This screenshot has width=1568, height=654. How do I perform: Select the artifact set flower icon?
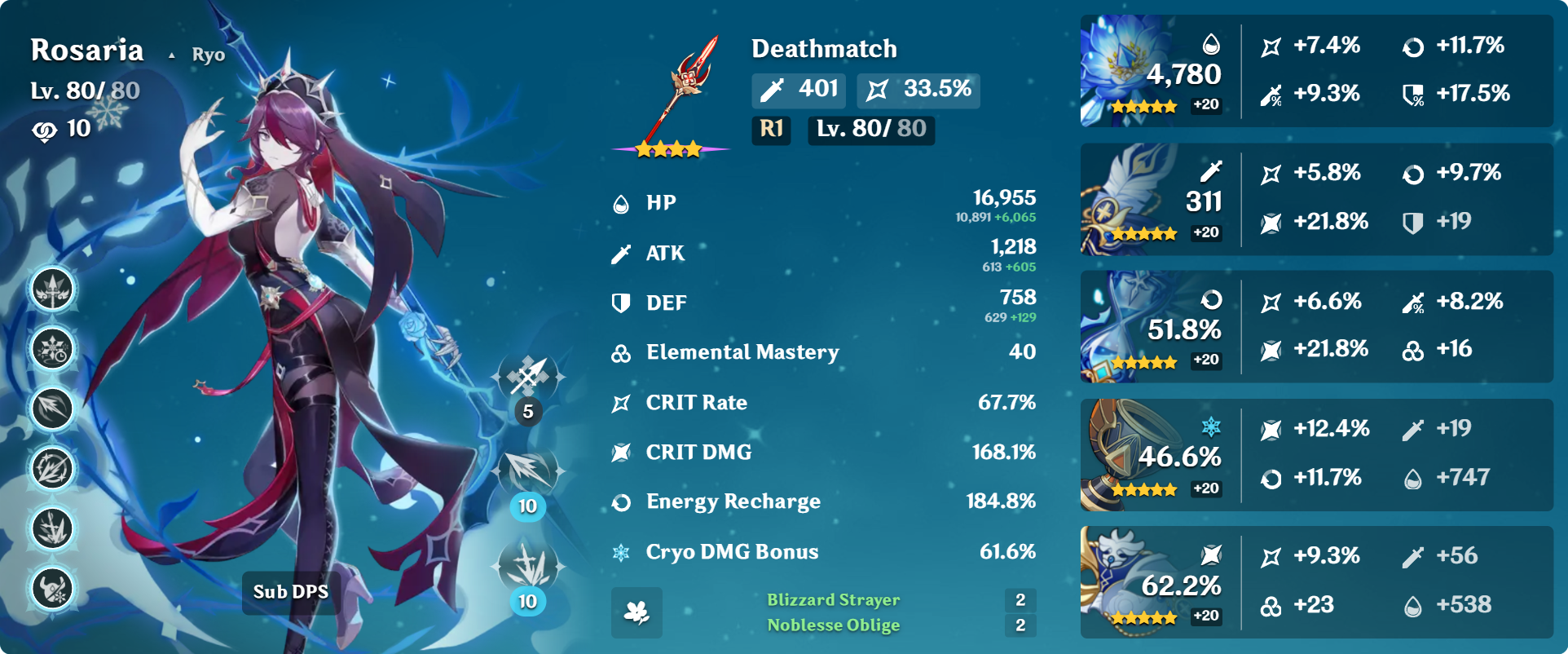coord(636,612)
